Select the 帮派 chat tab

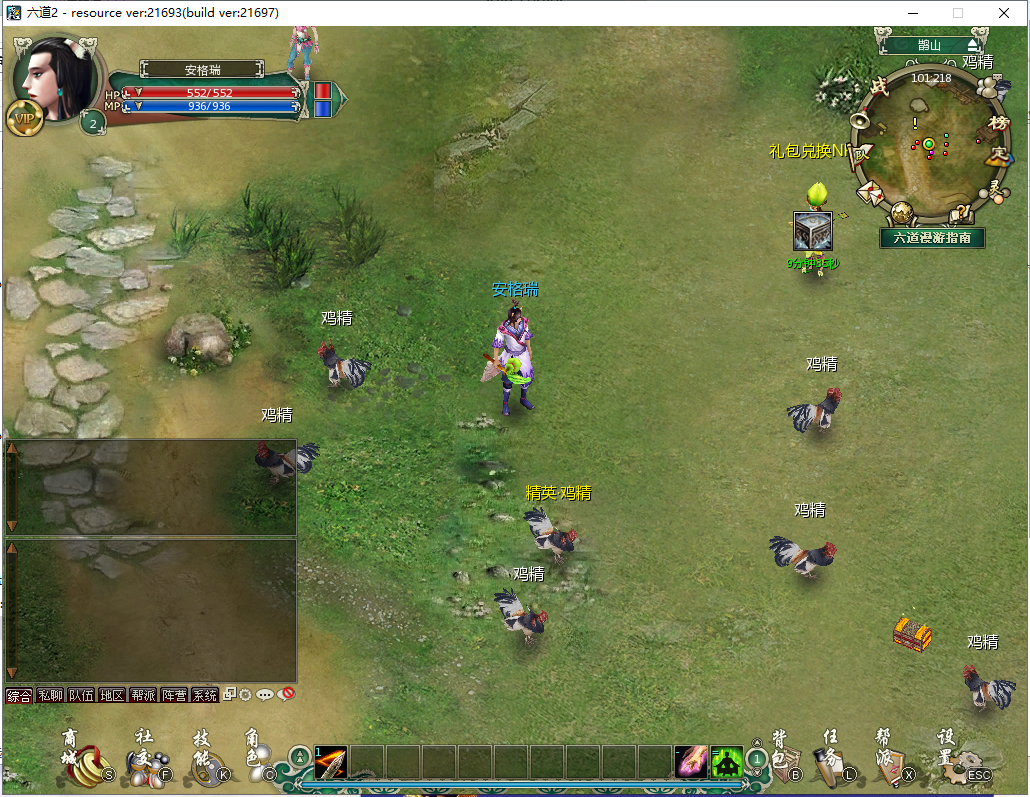(x=143, y=695)
